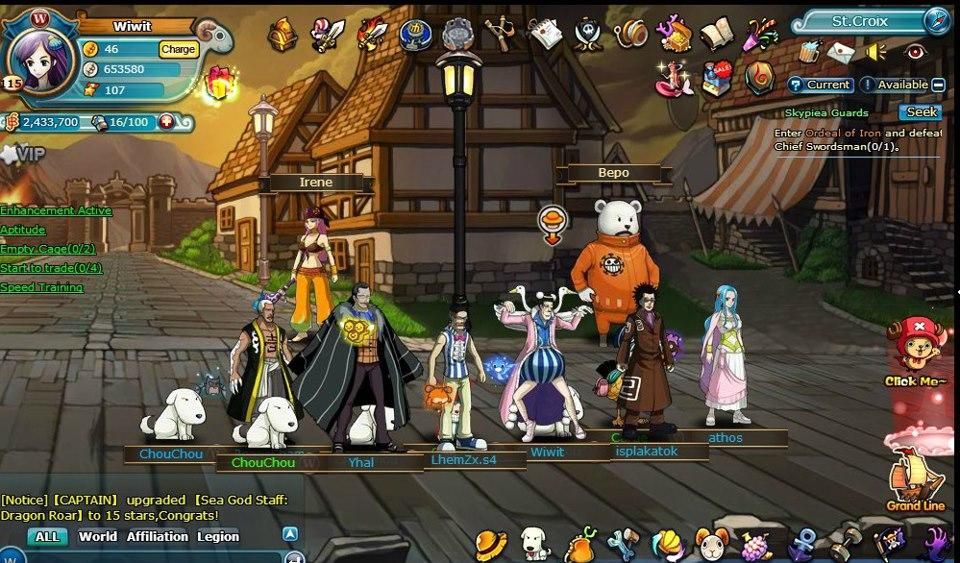The height and width of the screenshot is (563, 960).
Task: Open the VIP panel
Action: (27, 154)
